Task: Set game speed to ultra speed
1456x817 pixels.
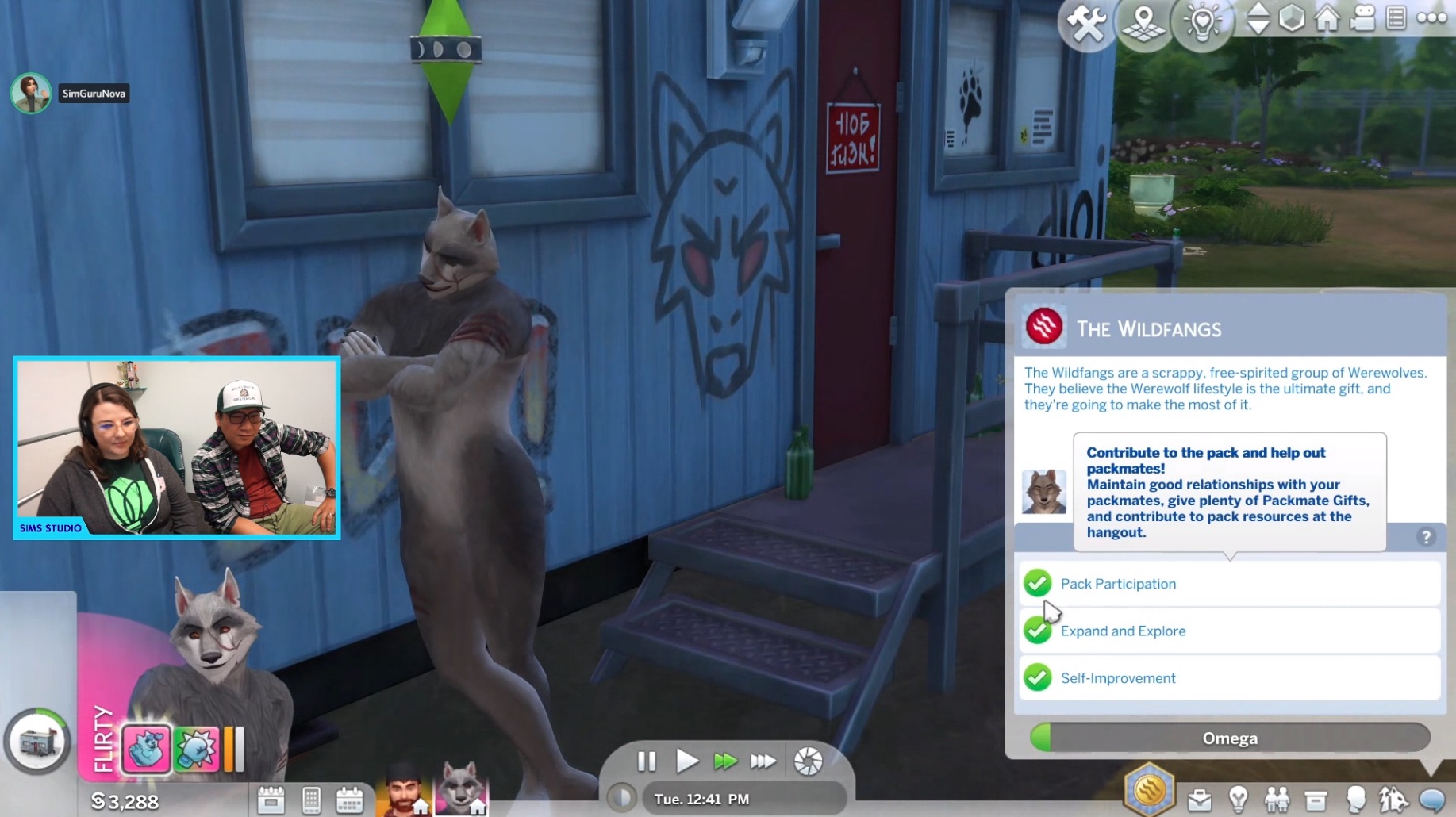Action: click(x=763, y=761)
